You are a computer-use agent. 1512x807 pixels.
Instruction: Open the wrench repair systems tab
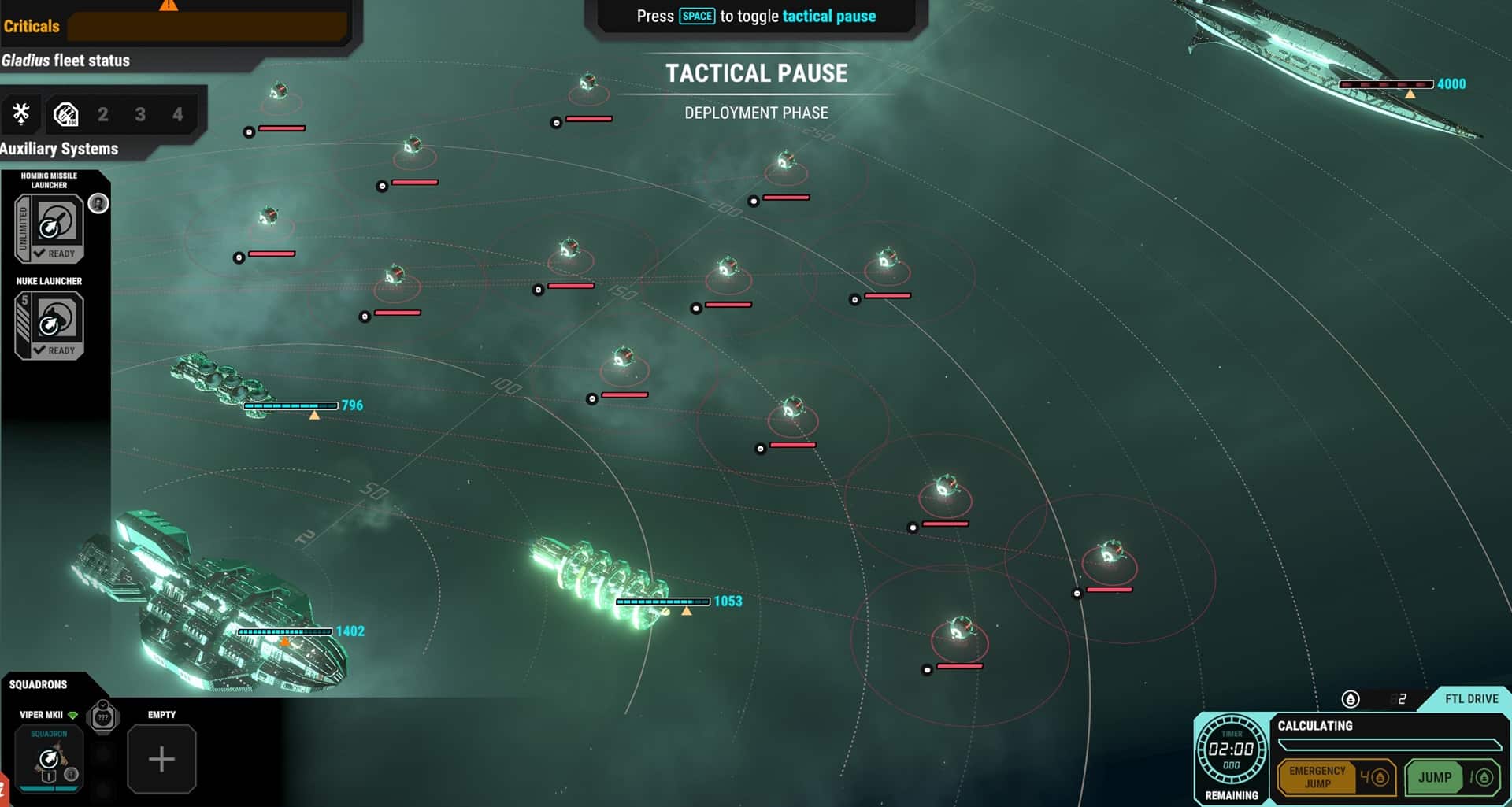21,114
